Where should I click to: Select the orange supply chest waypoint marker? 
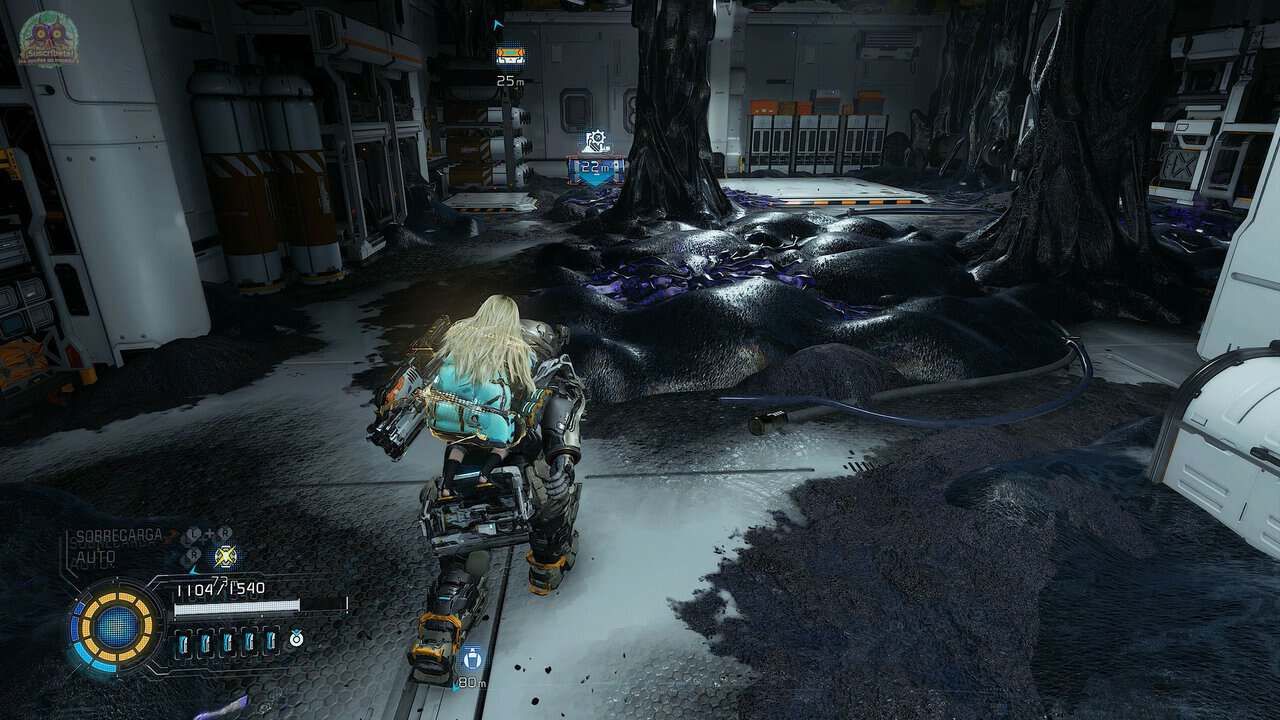click(x=510, y=56)
